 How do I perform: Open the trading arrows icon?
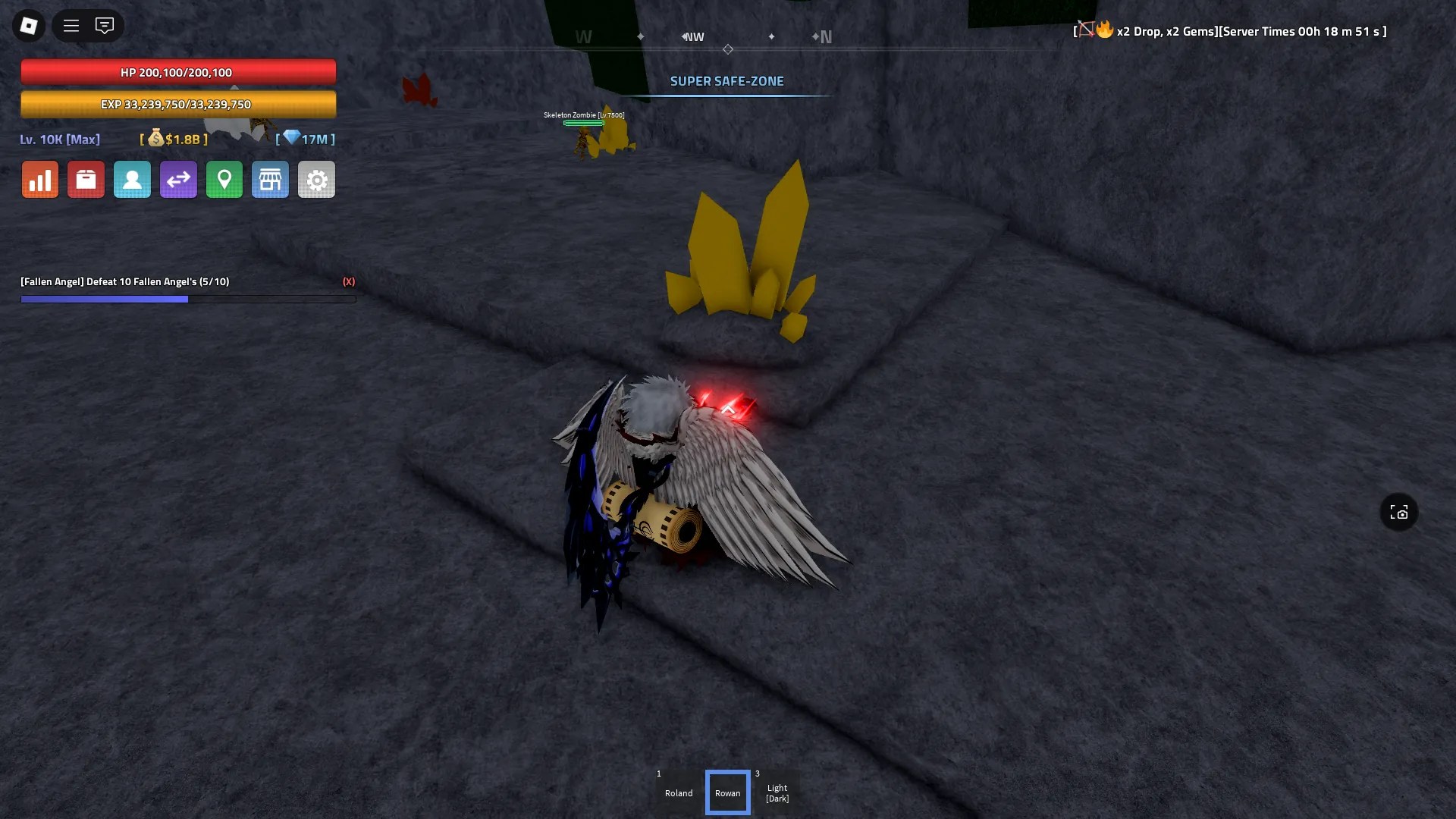click(x=178, y=179)
